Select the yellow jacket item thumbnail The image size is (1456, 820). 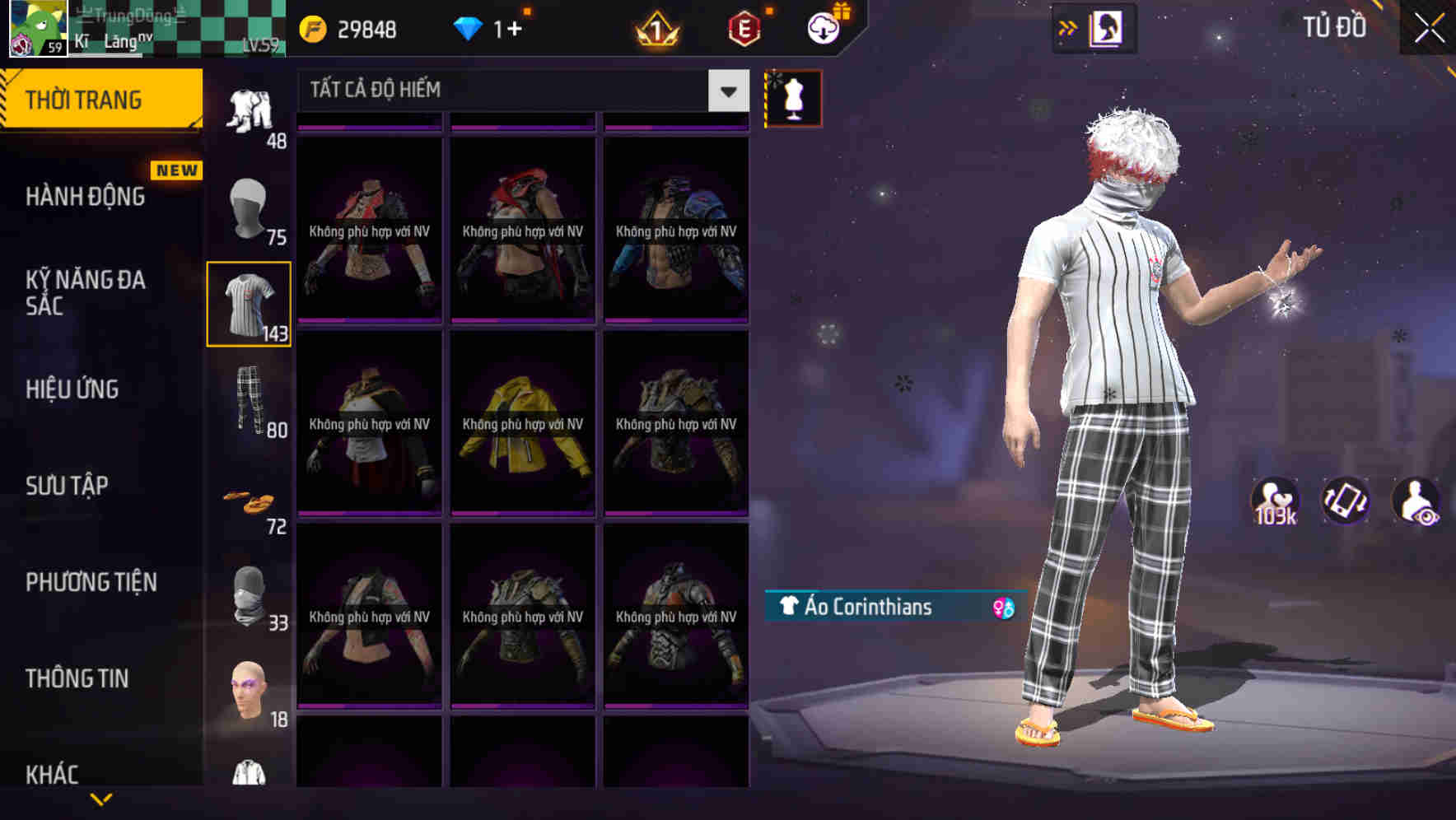click(520, 424)
